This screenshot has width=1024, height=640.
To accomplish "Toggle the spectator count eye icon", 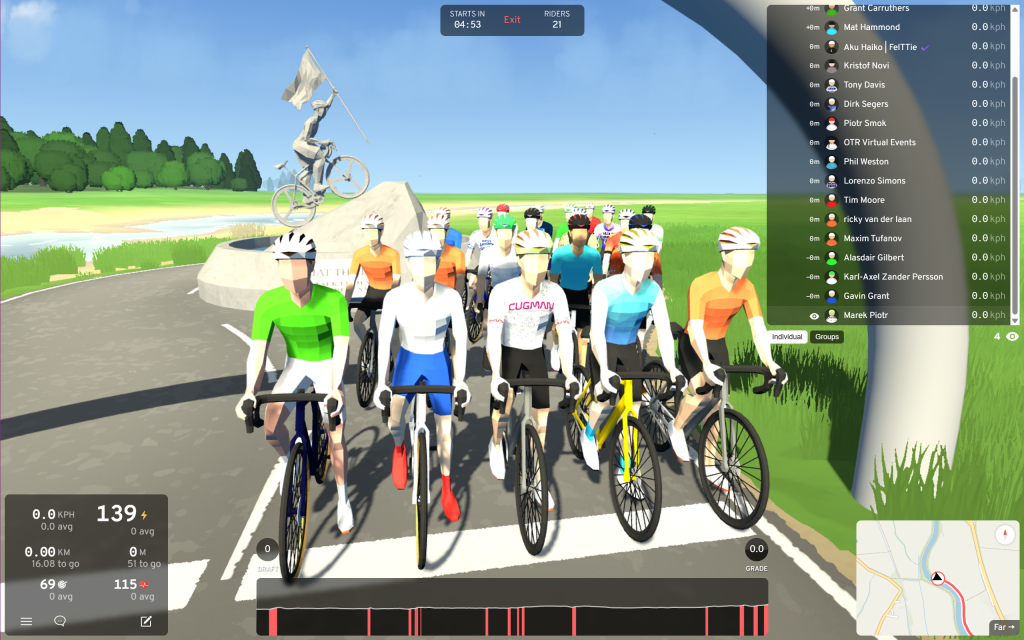I will click(1012, 337).
